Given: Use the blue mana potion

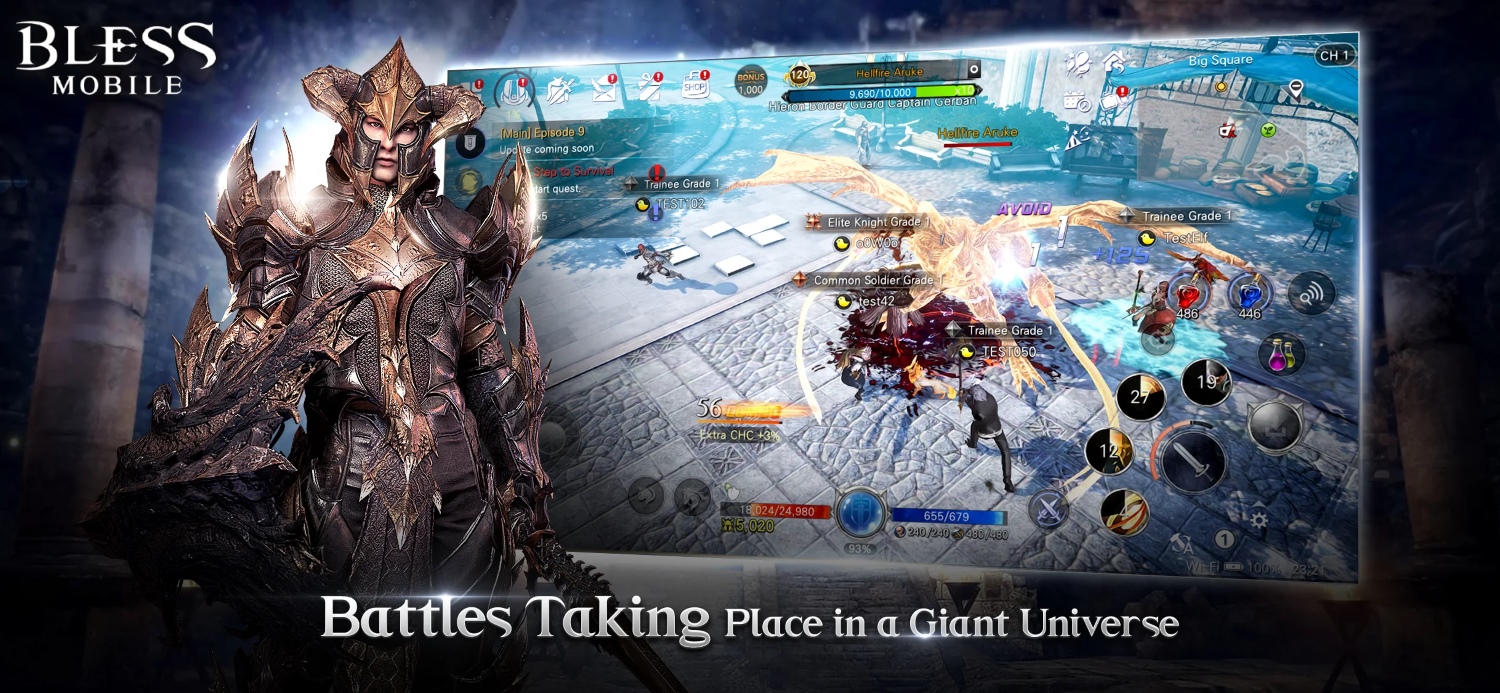Looking at the screenshot, I should click(1250, 293).
